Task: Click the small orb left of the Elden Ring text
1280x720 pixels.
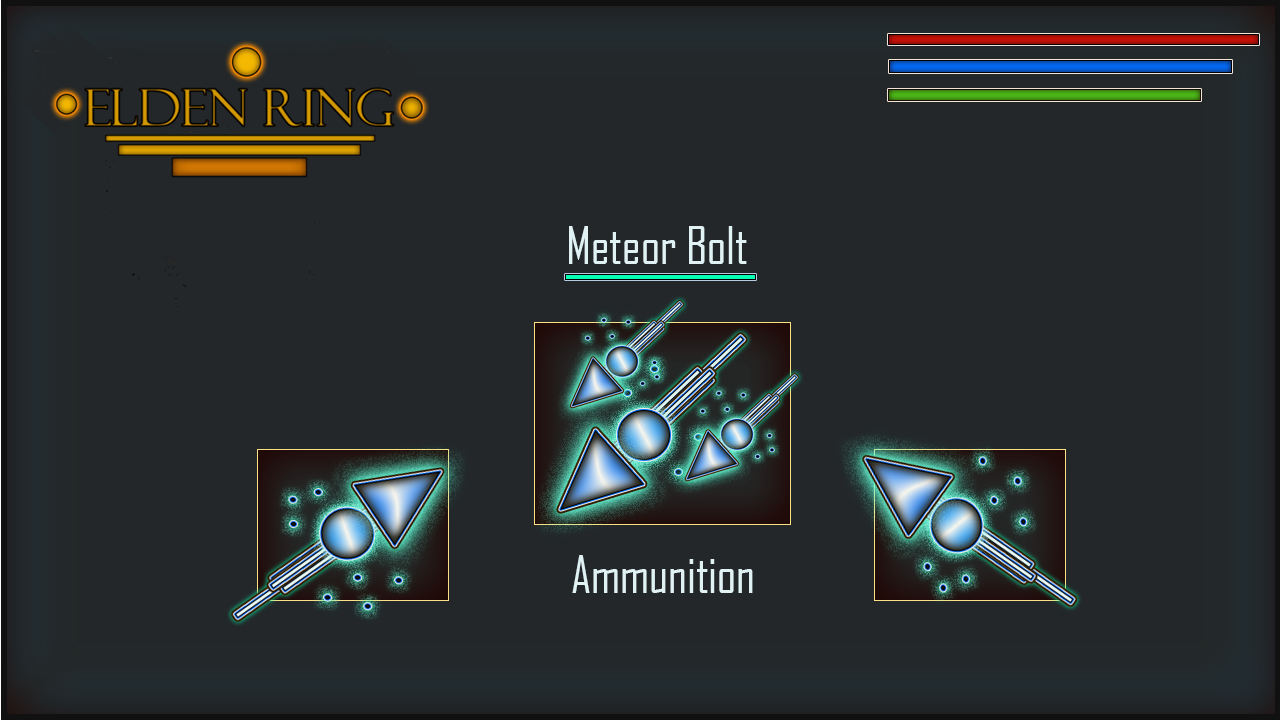Action: [68, 102]
